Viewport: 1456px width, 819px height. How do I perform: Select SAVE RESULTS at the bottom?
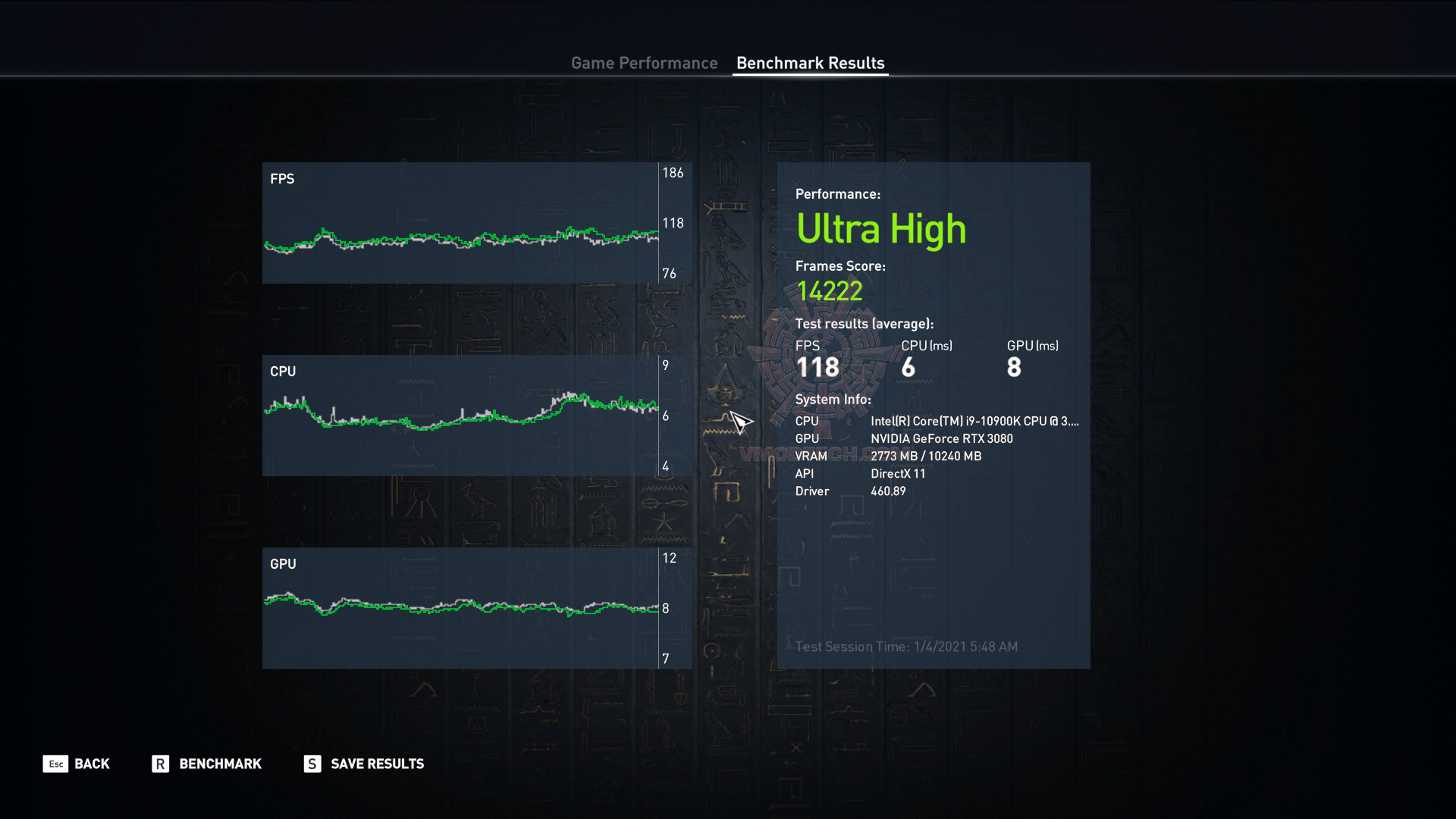(376, 764)
